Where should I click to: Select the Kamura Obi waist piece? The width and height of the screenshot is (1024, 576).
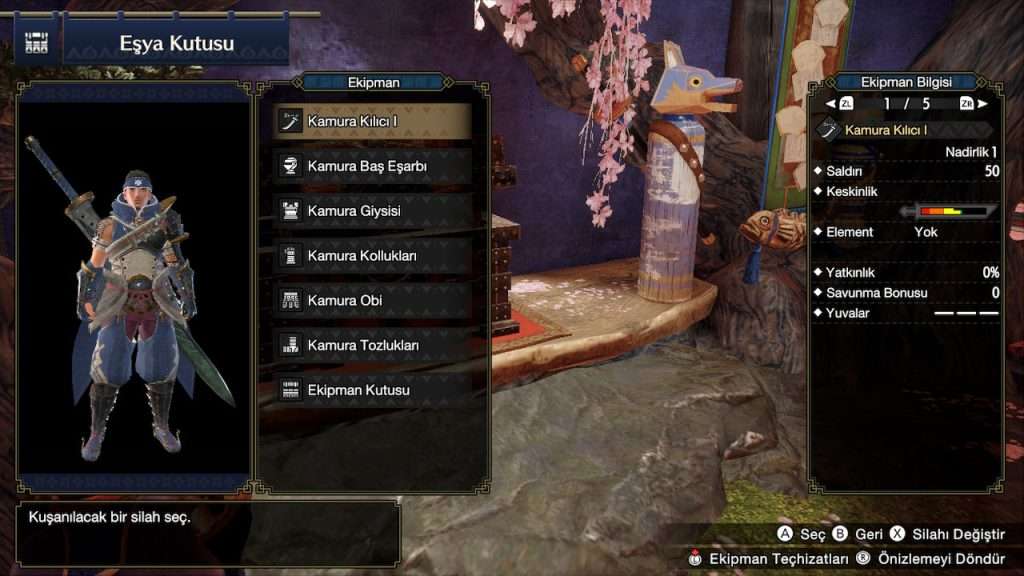pyautogui.click(x=371, y=300)
